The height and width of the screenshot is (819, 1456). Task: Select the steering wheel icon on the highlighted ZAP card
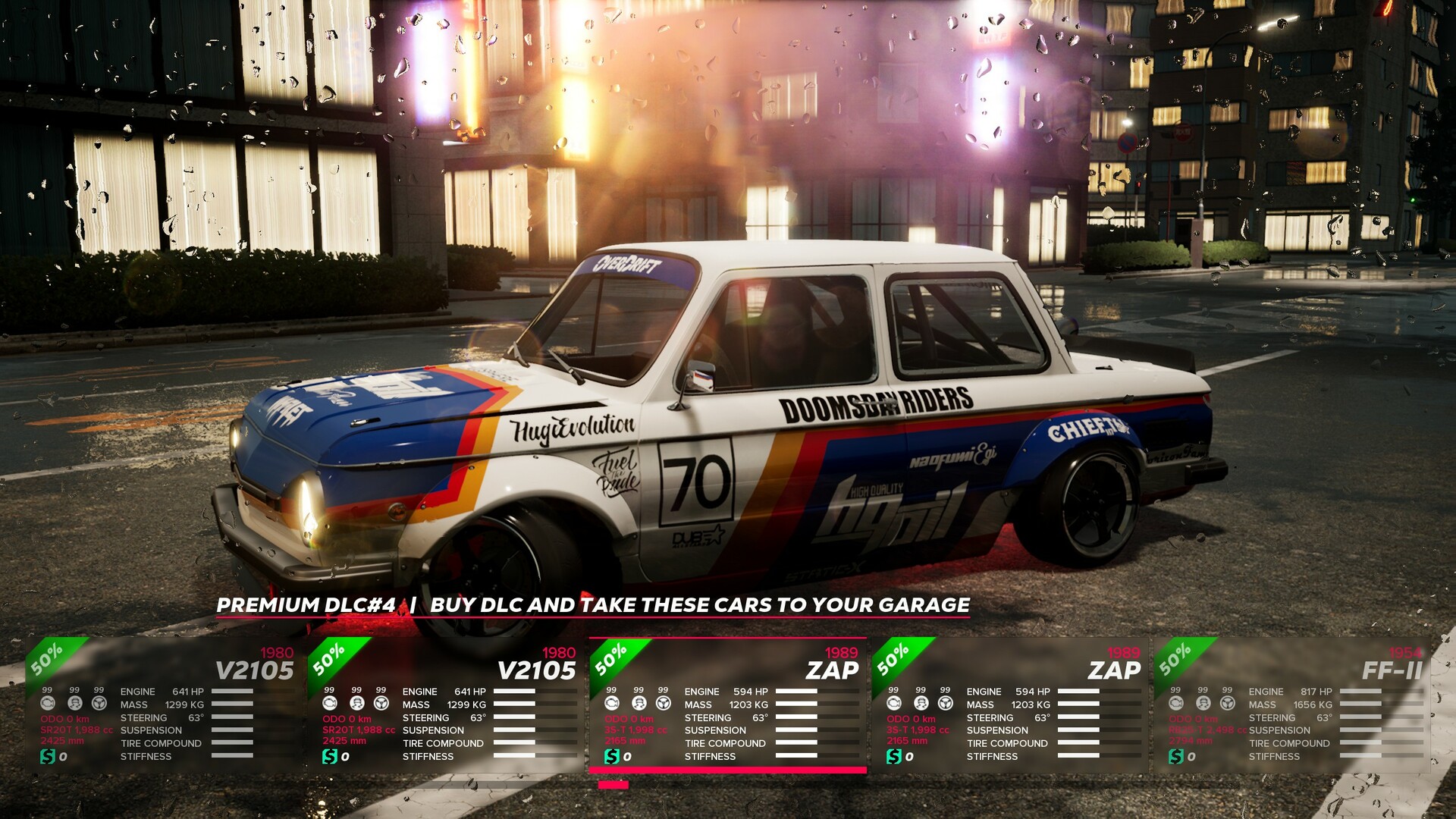[x=664, y=704]
